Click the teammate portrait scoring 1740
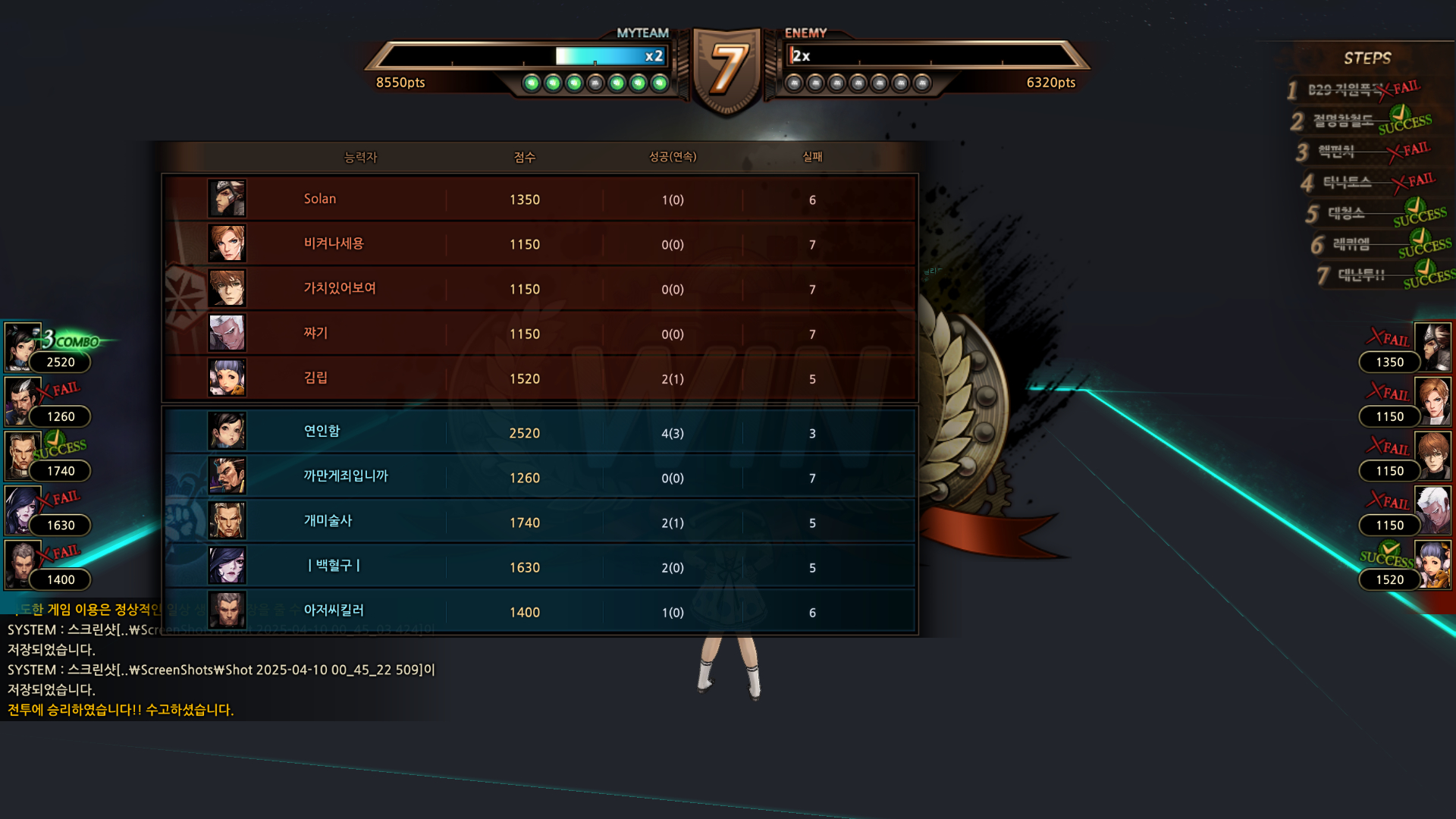This screenshot has height=819, width=1456. (x=23, y=456)
